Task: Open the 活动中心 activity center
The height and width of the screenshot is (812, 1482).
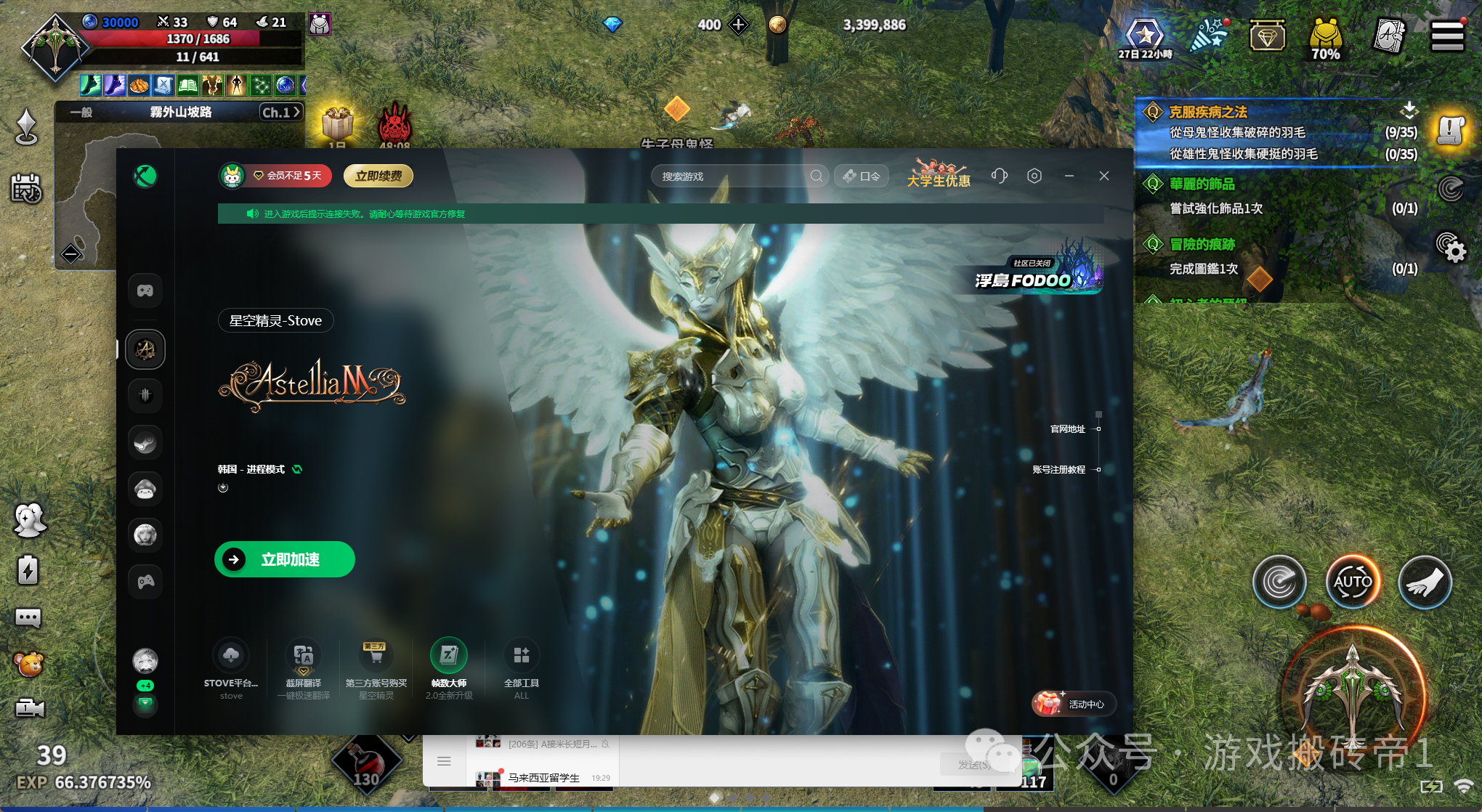Action: pyautogui.click(x=1073, y=704)
